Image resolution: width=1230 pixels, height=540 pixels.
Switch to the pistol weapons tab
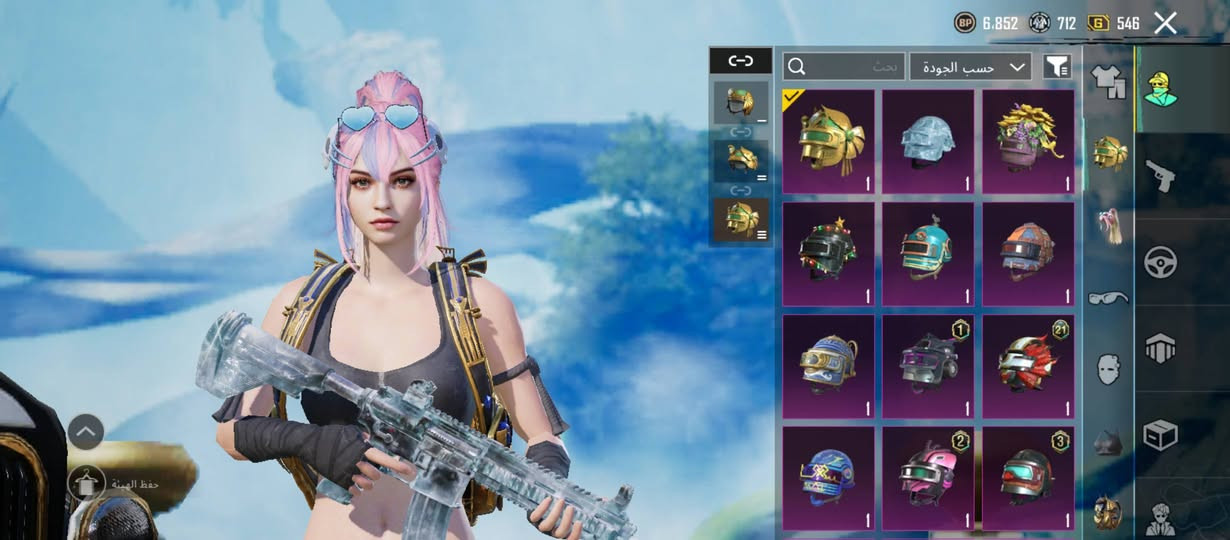click(x=1160, y=175)
